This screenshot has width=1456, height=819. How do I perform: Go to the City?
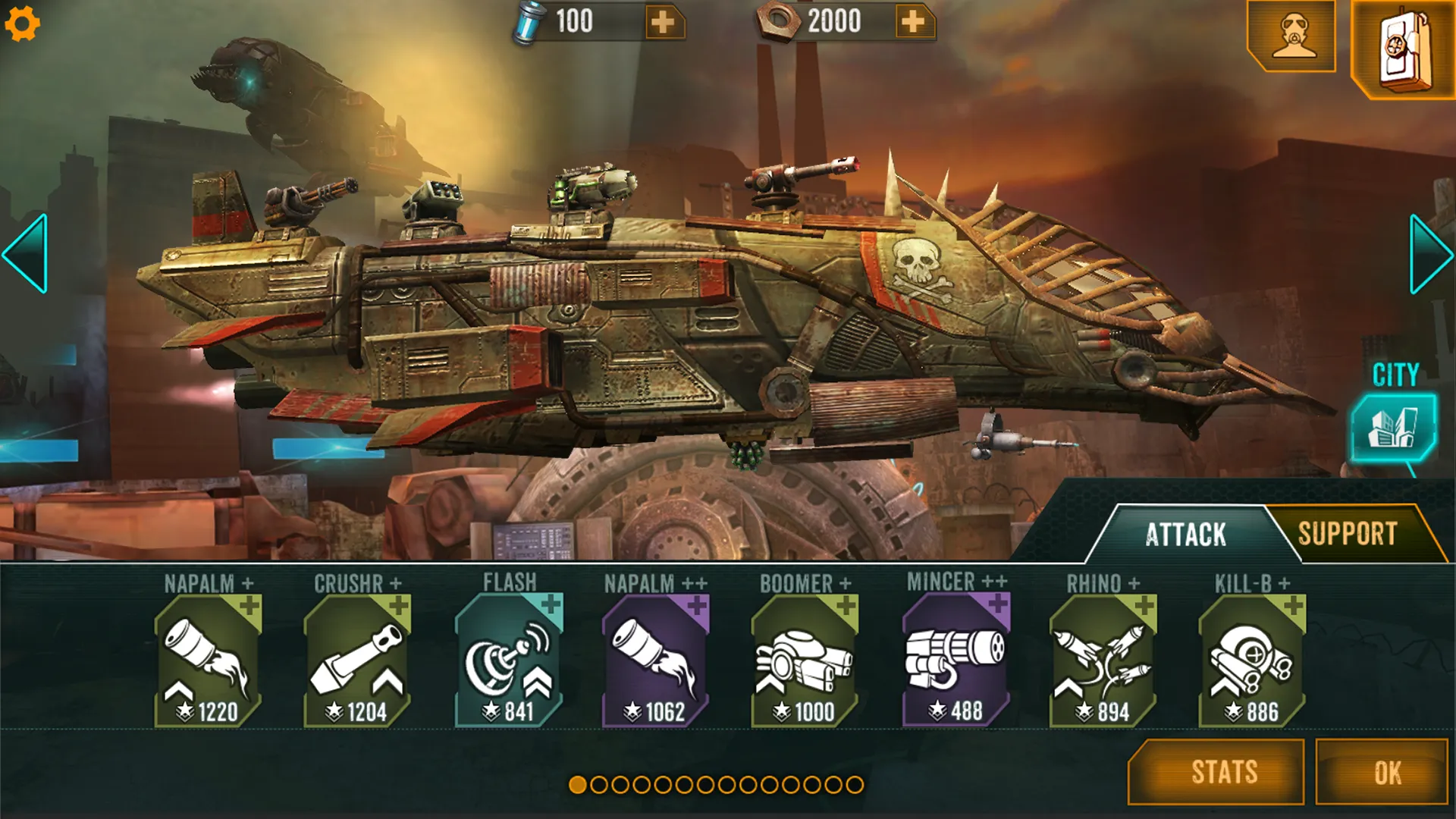1393,426
